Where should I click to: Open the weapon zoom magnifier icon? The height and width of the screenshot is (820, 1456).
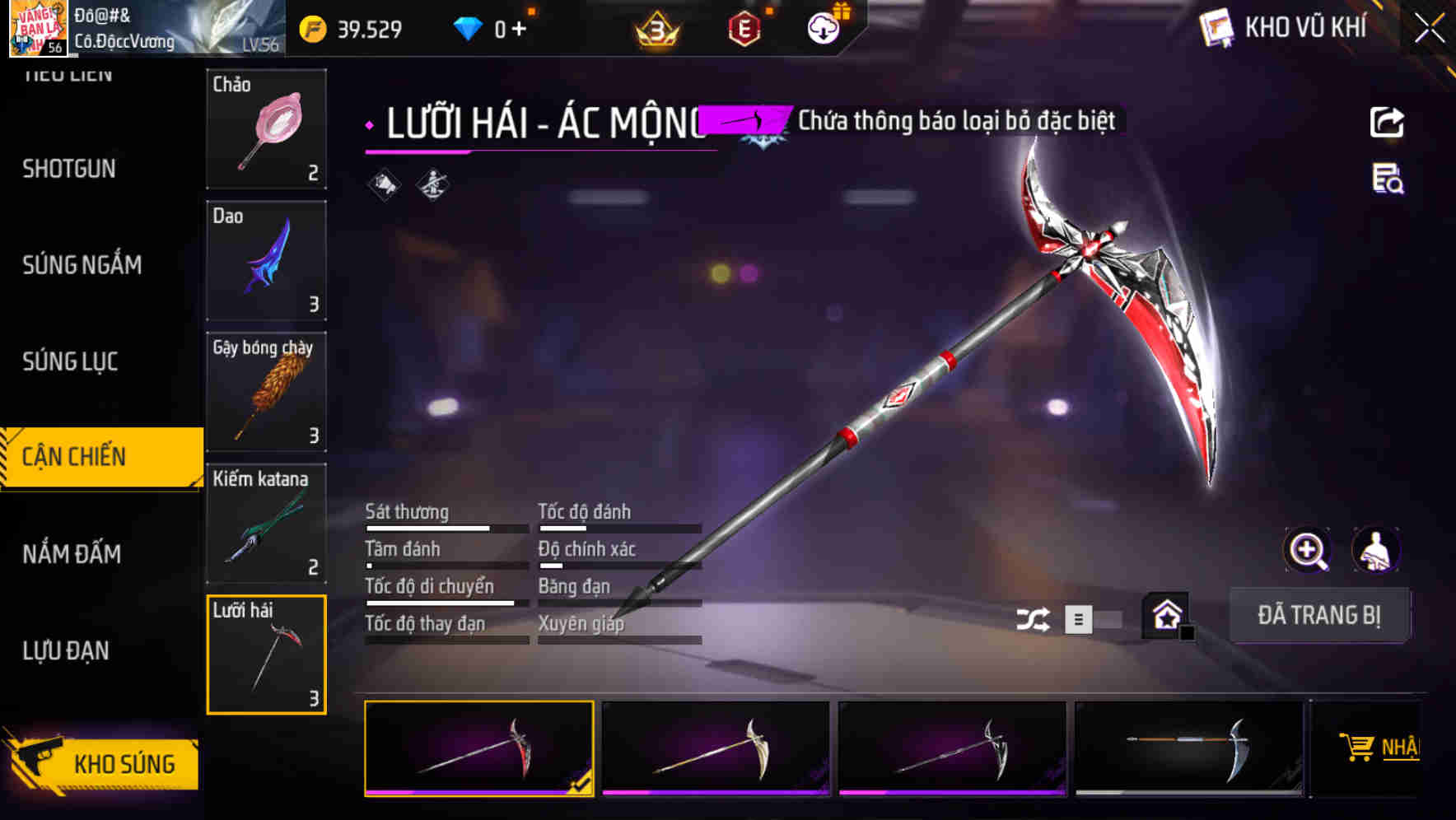coord(1308,550)
